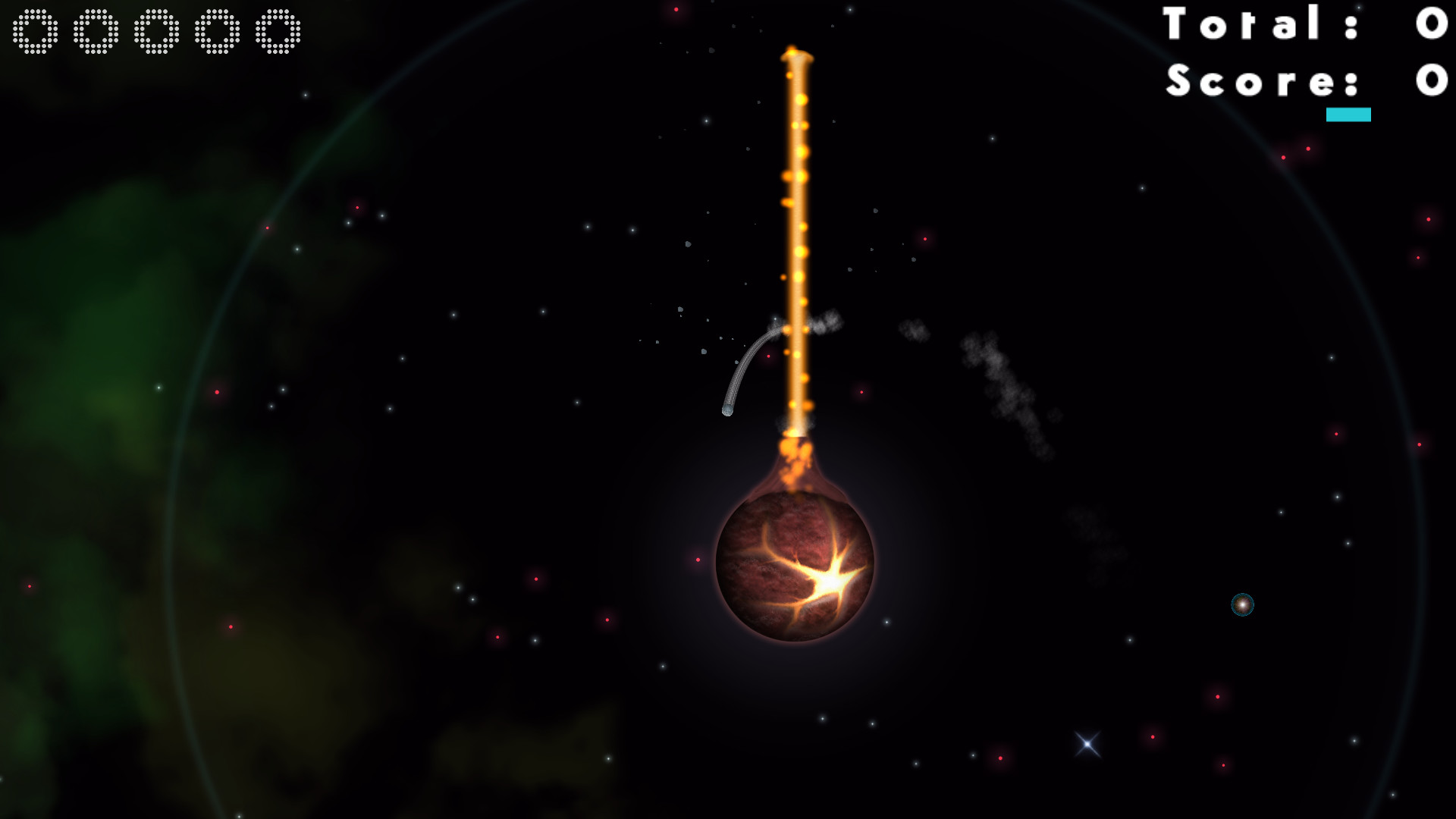The height and width of the screenshot is (819, 1456).
Task: Select the orange flame beam
Action: (x=796, y=227)
